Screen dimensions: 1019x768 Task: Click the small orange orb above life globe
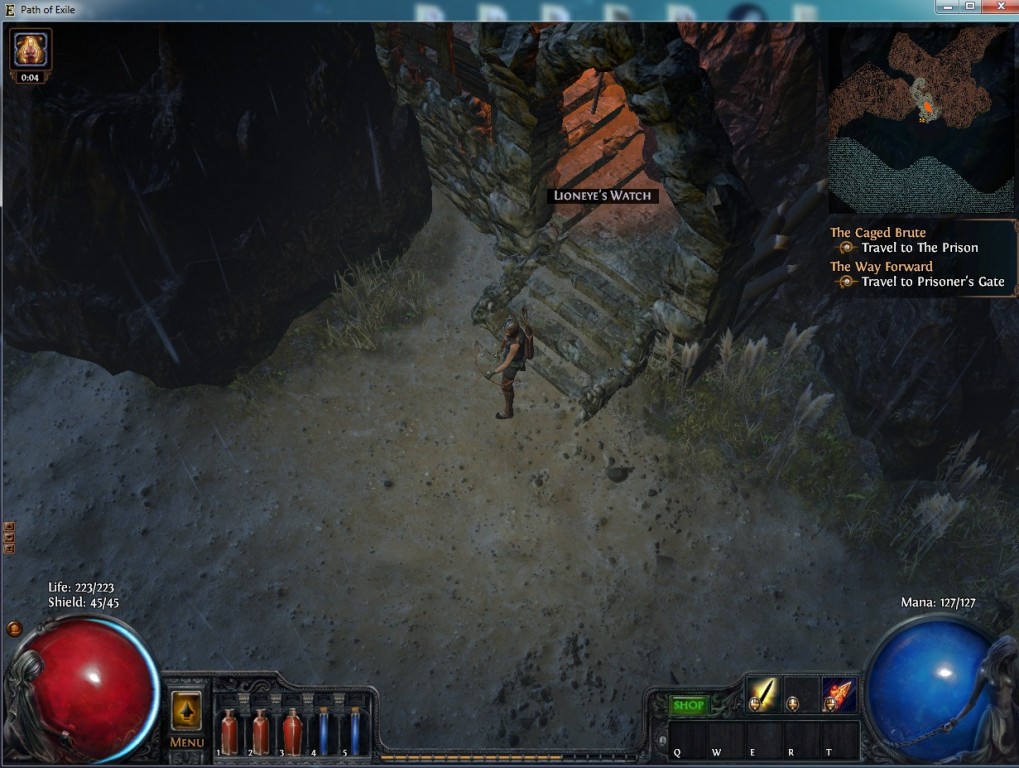[14, 629]
